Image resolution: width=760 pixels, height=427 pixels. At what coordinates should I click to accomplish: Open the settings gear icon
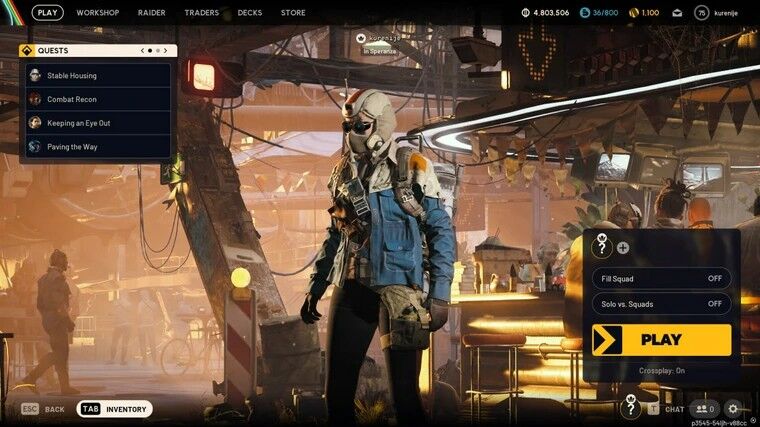pos(733,408)
